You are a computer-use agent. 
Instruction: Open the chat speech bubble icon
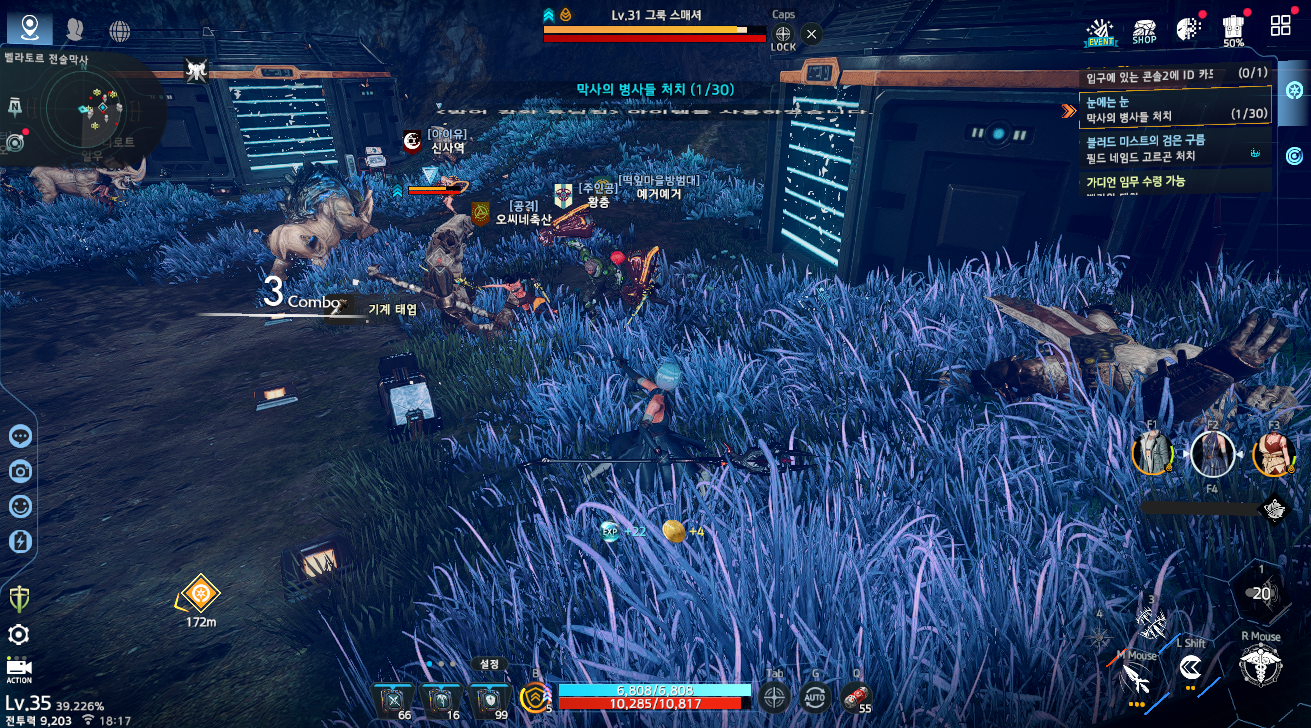pyautogui.click(x=20, y=436)
